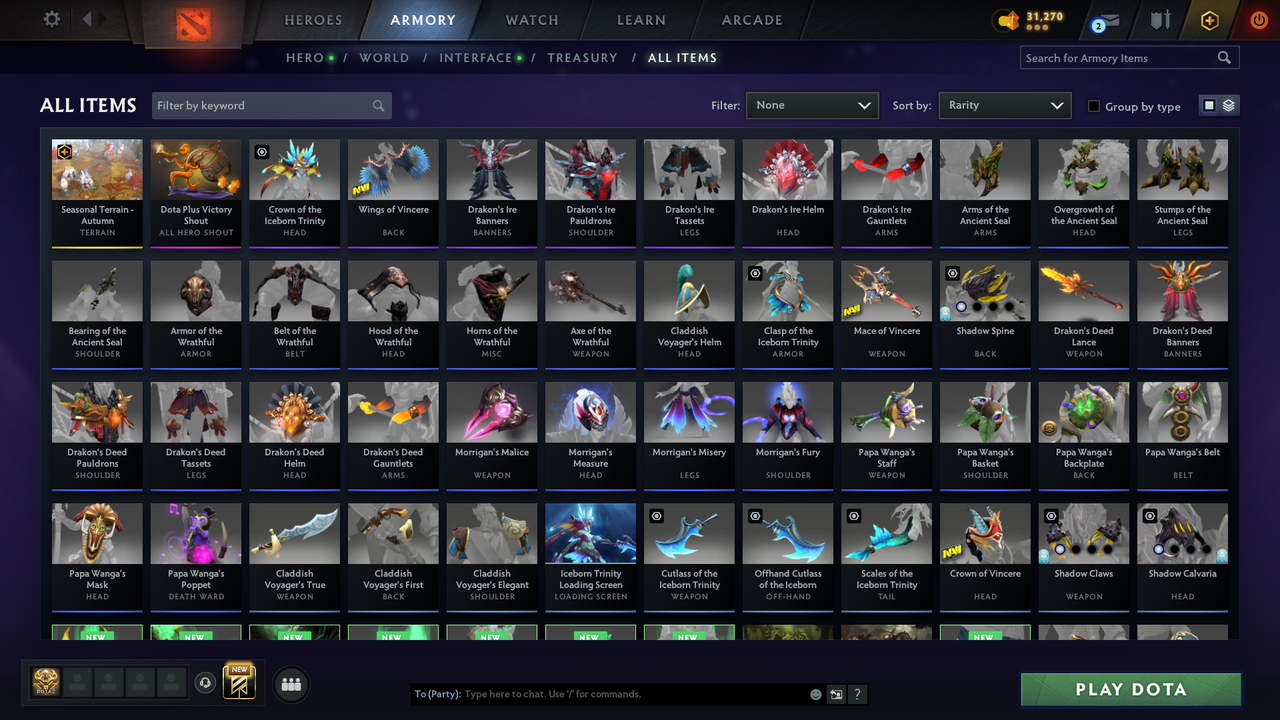The image size is (1280, 720).
Task: Open the TREASURY section
Action: [583, 58]
